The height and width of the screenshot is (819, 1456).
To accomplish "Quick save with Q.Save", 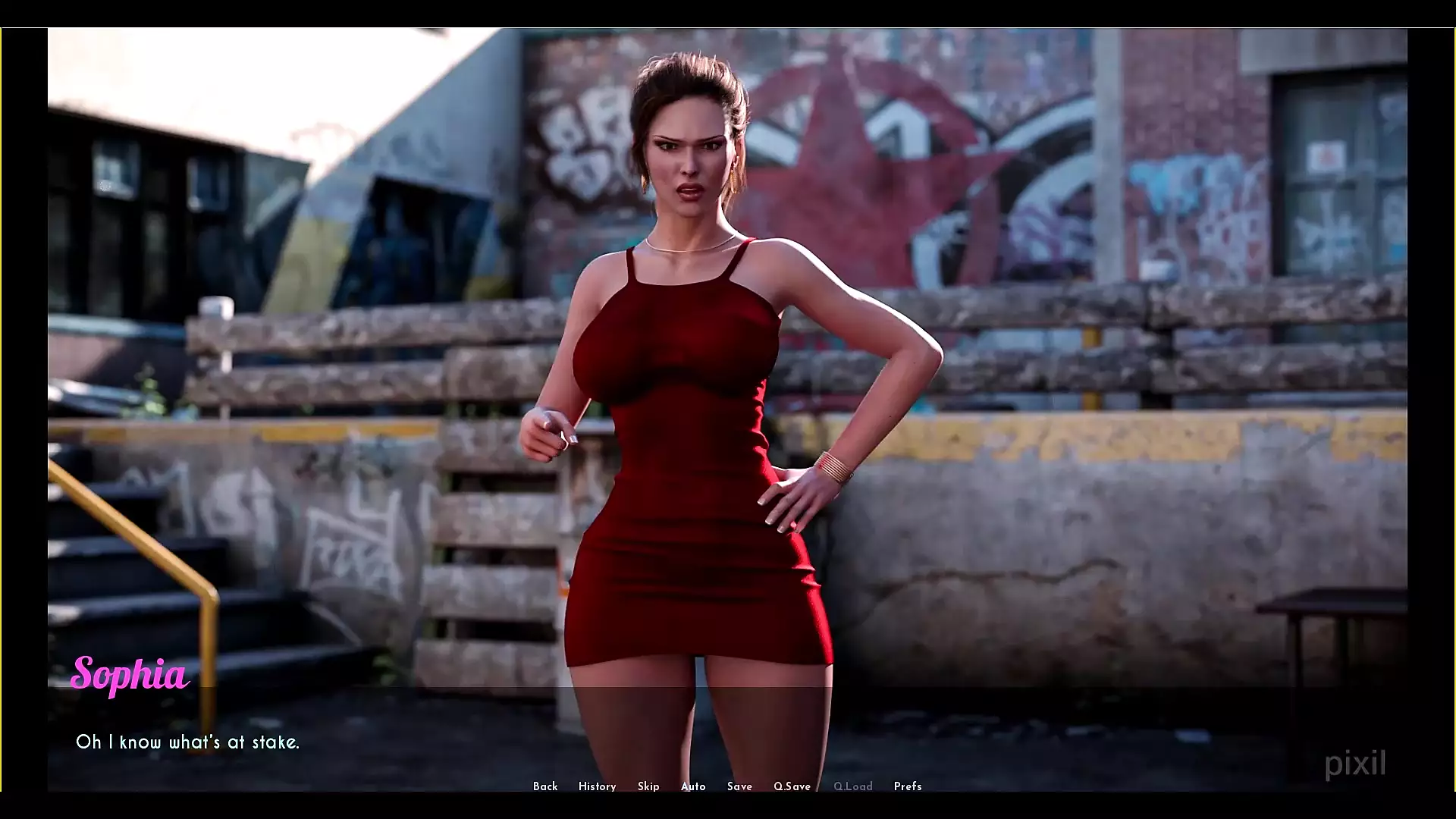I will click(792, 786).
